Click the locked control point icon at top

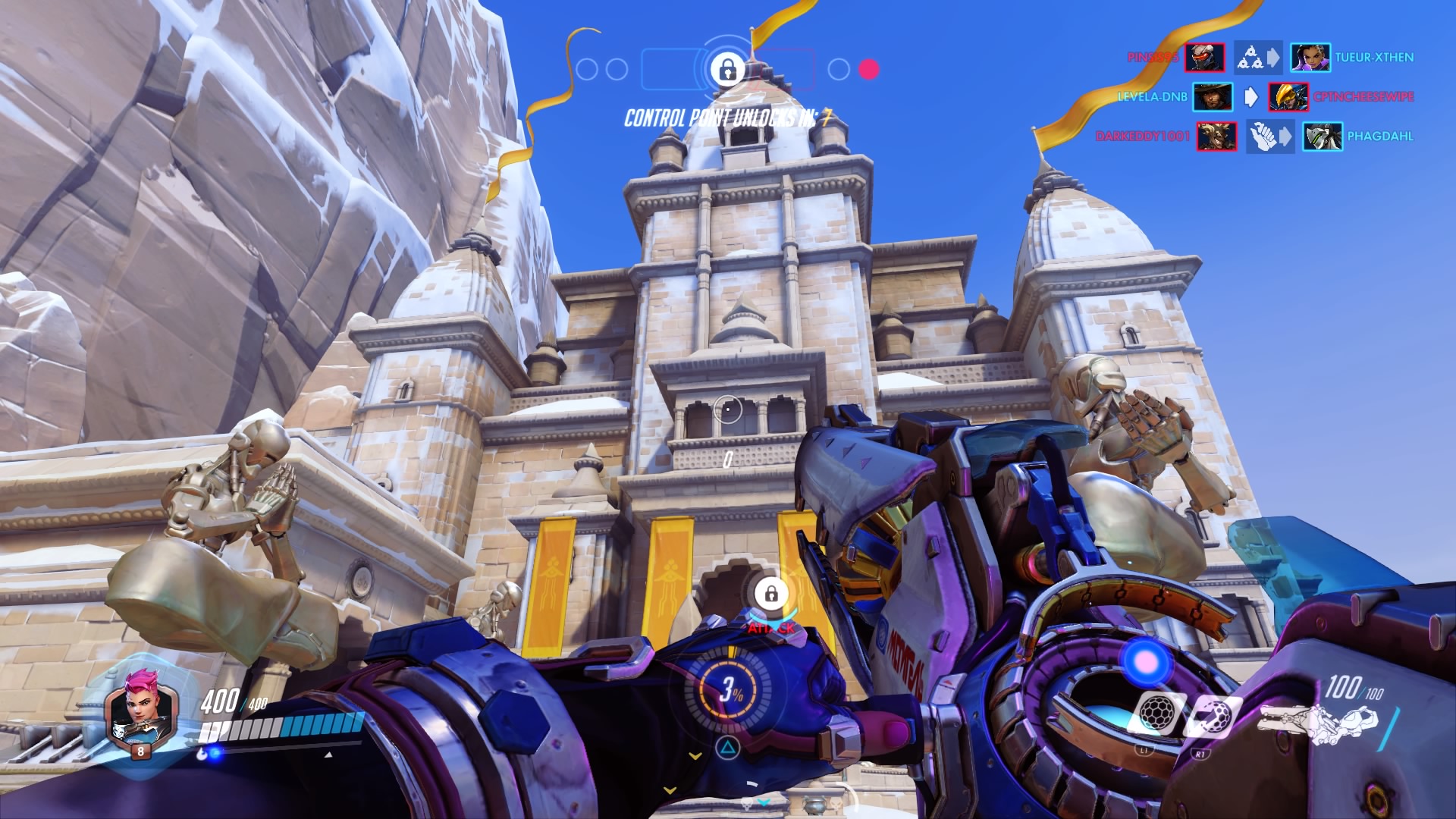(727, 70)
